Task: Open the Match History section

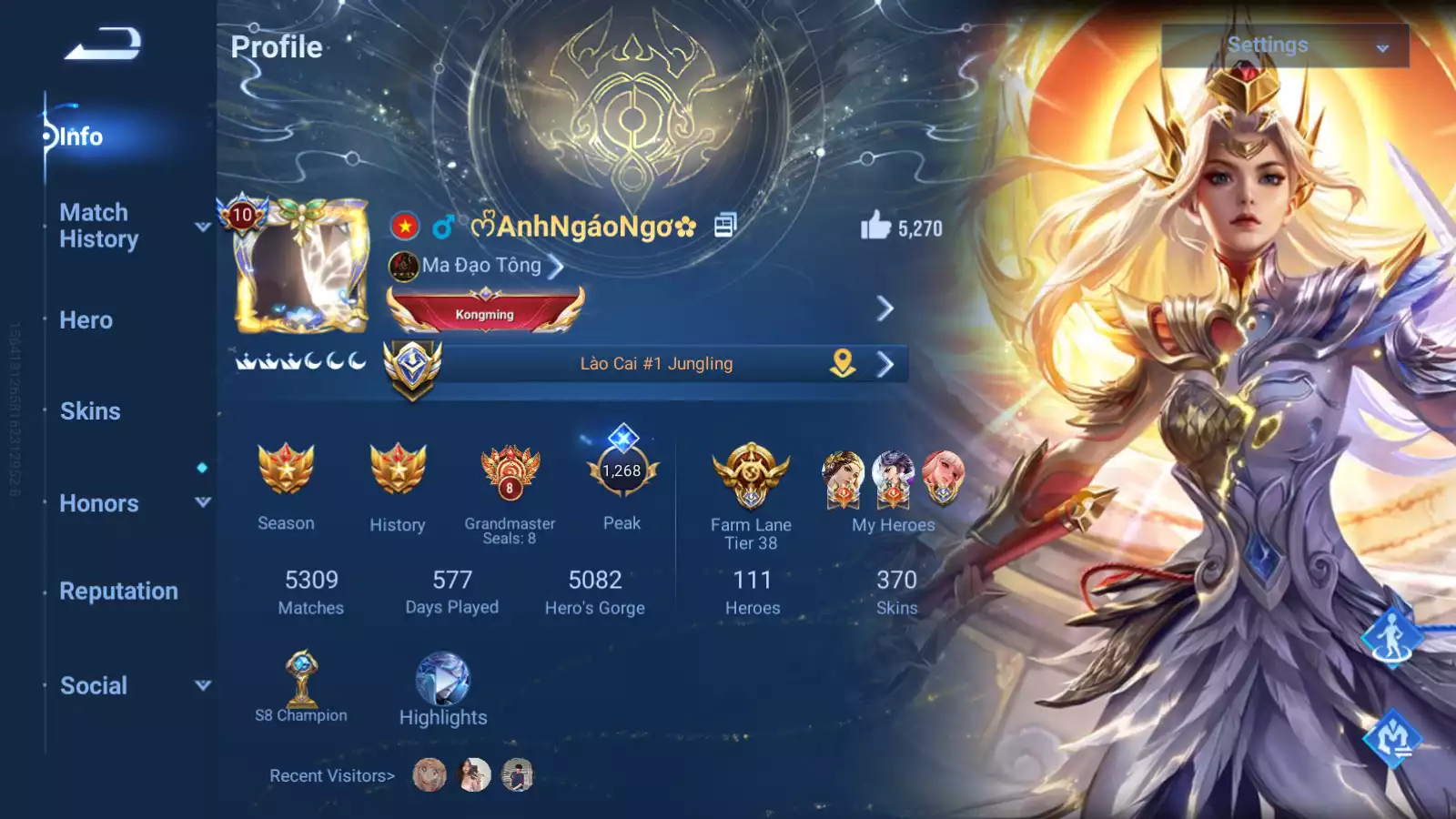Action: [x=99, y=226]
